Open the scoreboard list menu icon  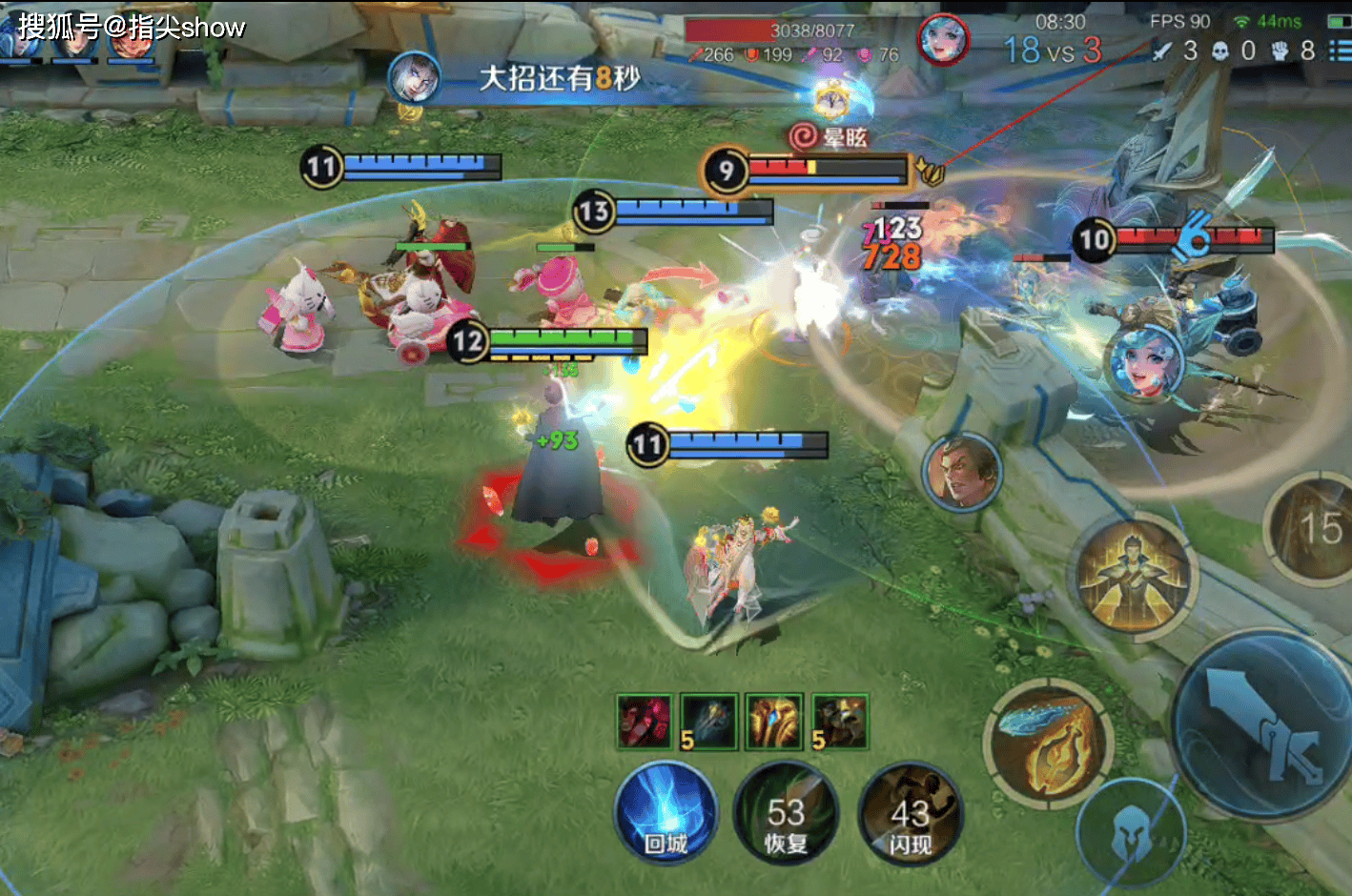(1339, 50)
